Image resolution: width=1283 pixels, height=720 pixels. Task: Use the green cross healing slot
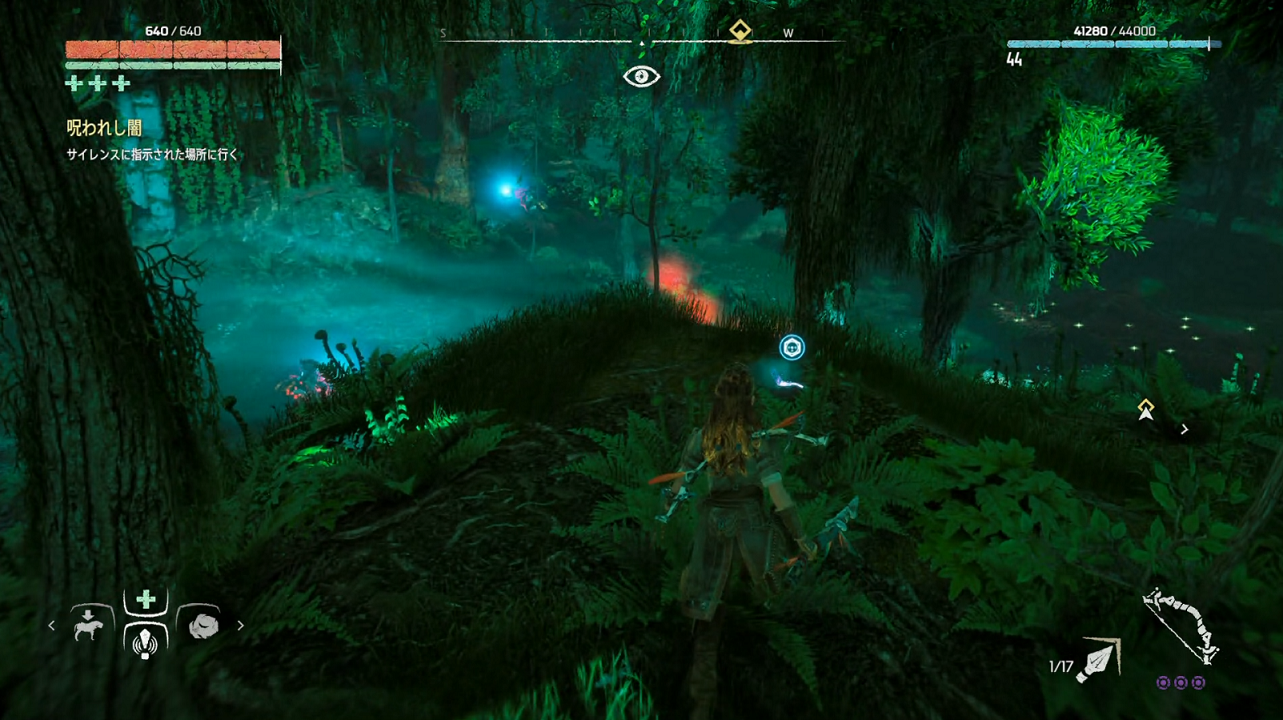(x=146, y=600)
